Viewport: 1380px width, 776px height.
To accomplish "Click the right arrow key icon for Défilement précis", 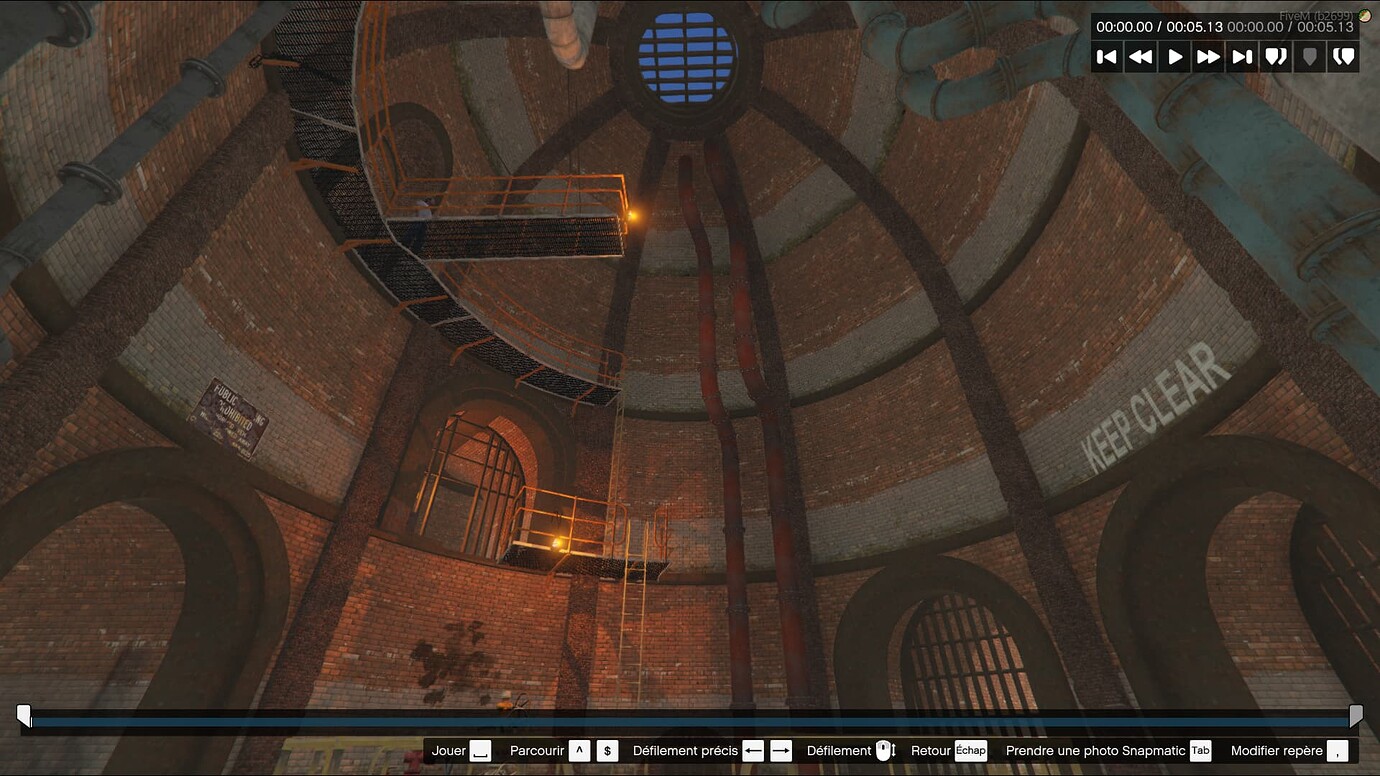I will pyautogui.click(x=780, y=750).
